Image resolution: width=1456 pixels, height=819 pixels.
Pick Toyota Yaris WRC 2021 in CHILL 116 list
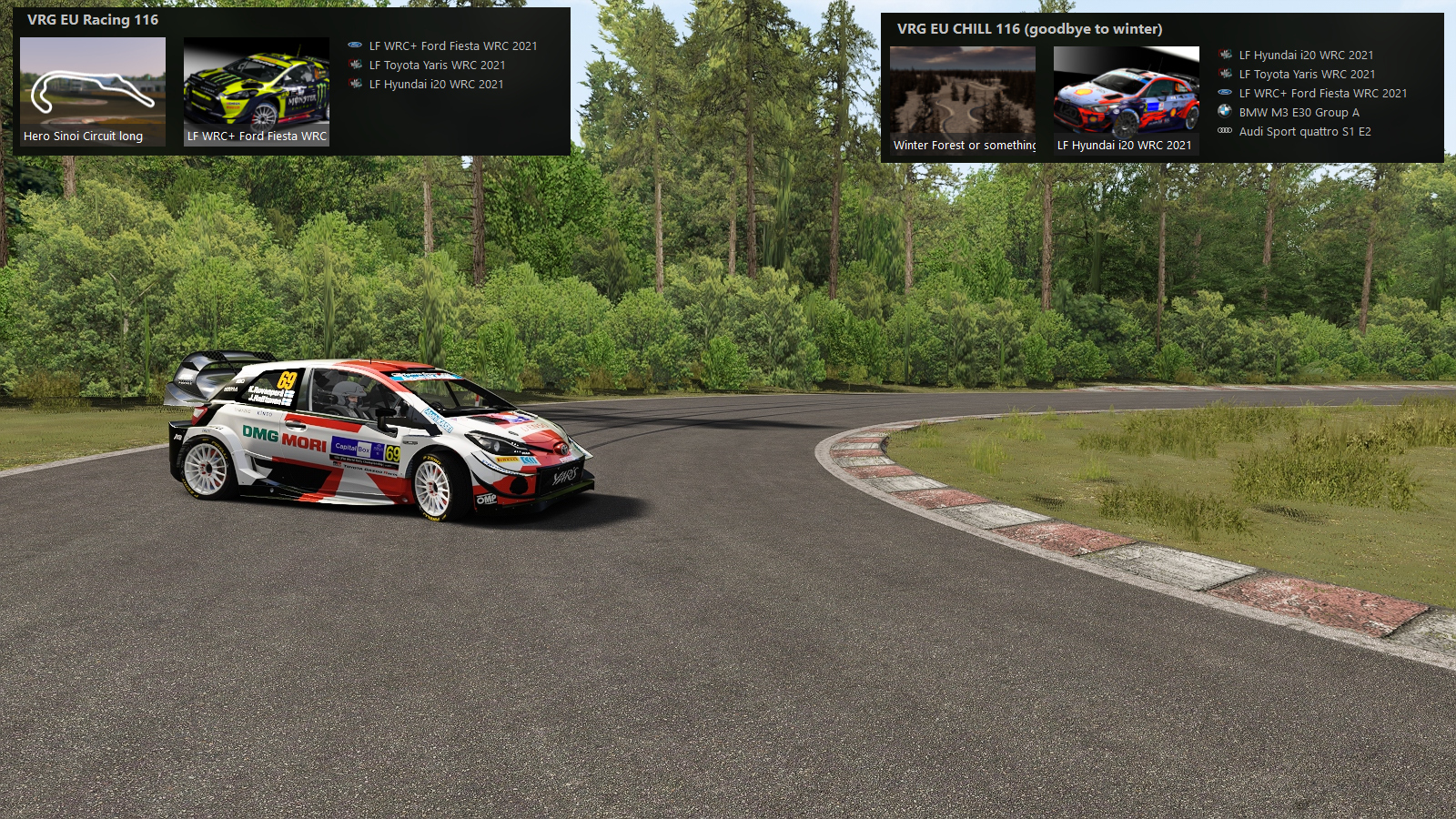(x=1307, y=74)
